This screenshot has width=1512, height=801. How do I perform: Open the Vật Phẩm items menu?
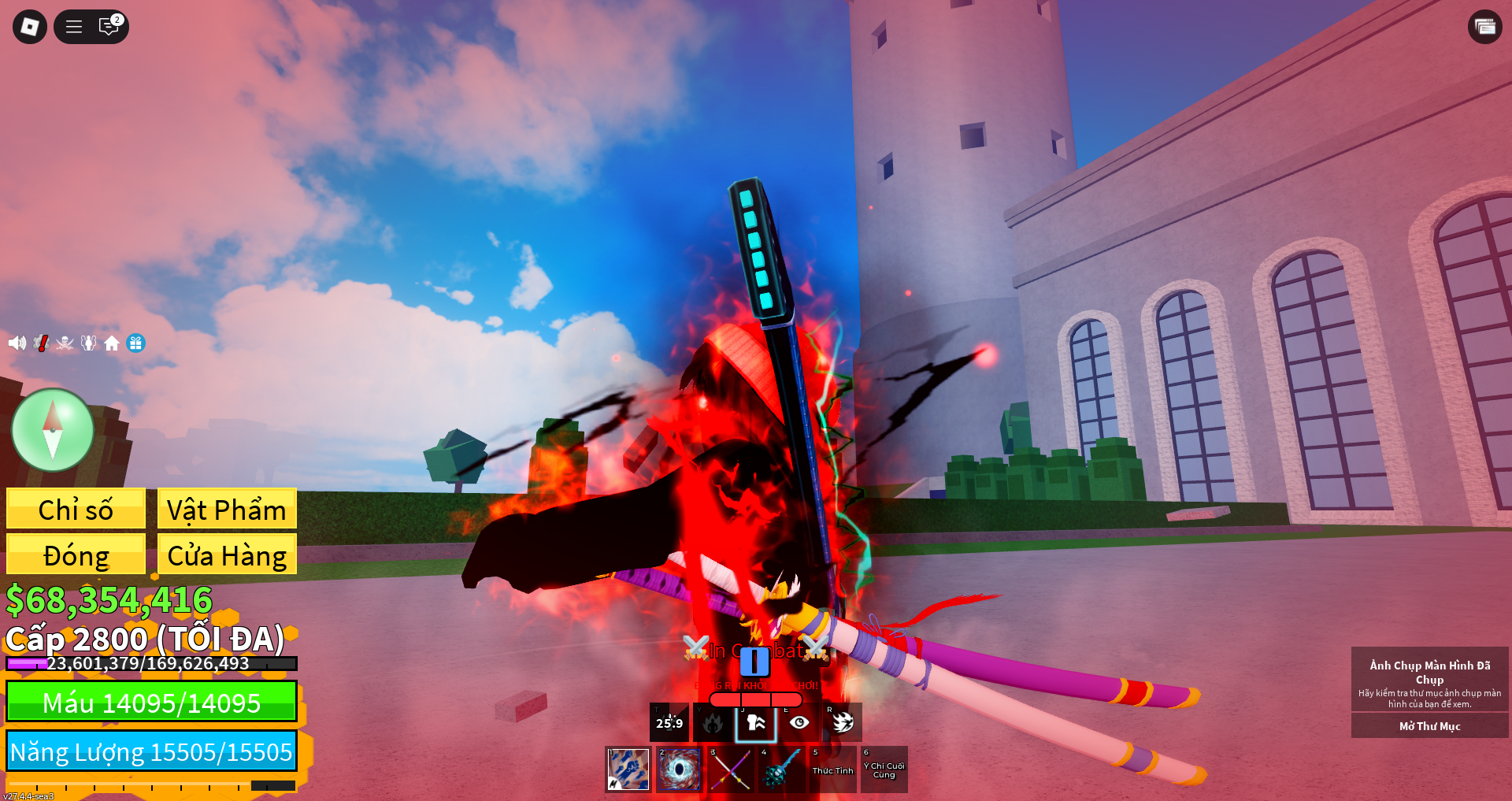(x=227, y=509)
